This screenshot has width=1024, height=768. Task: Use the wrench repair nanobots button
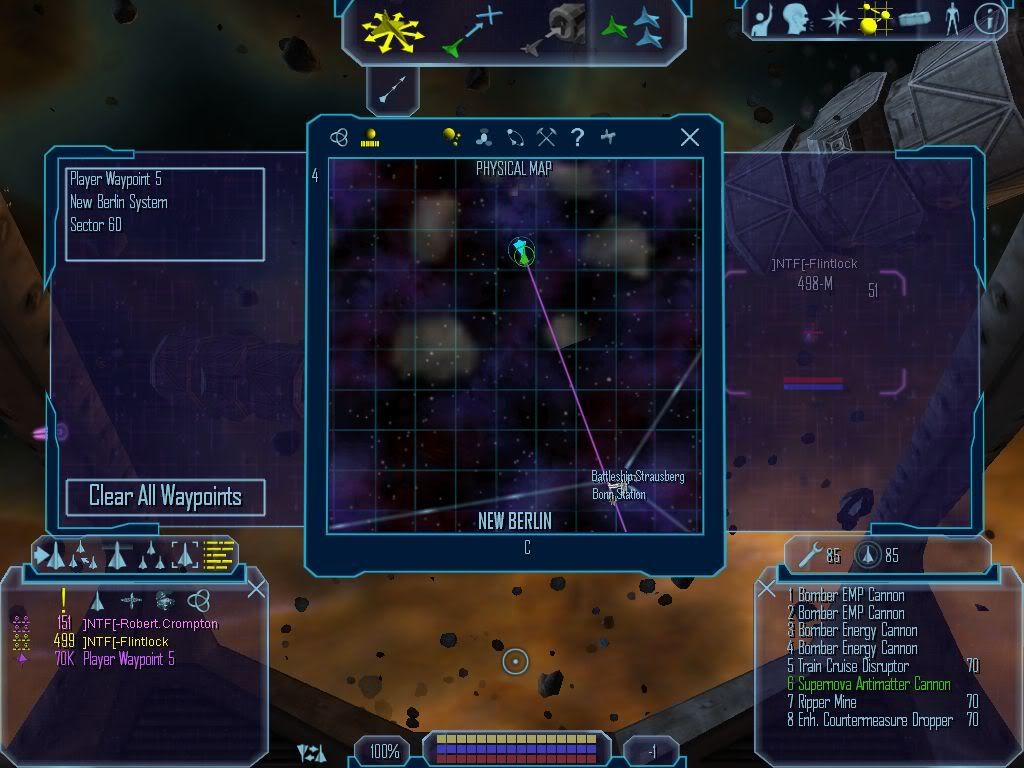[809, 554]
